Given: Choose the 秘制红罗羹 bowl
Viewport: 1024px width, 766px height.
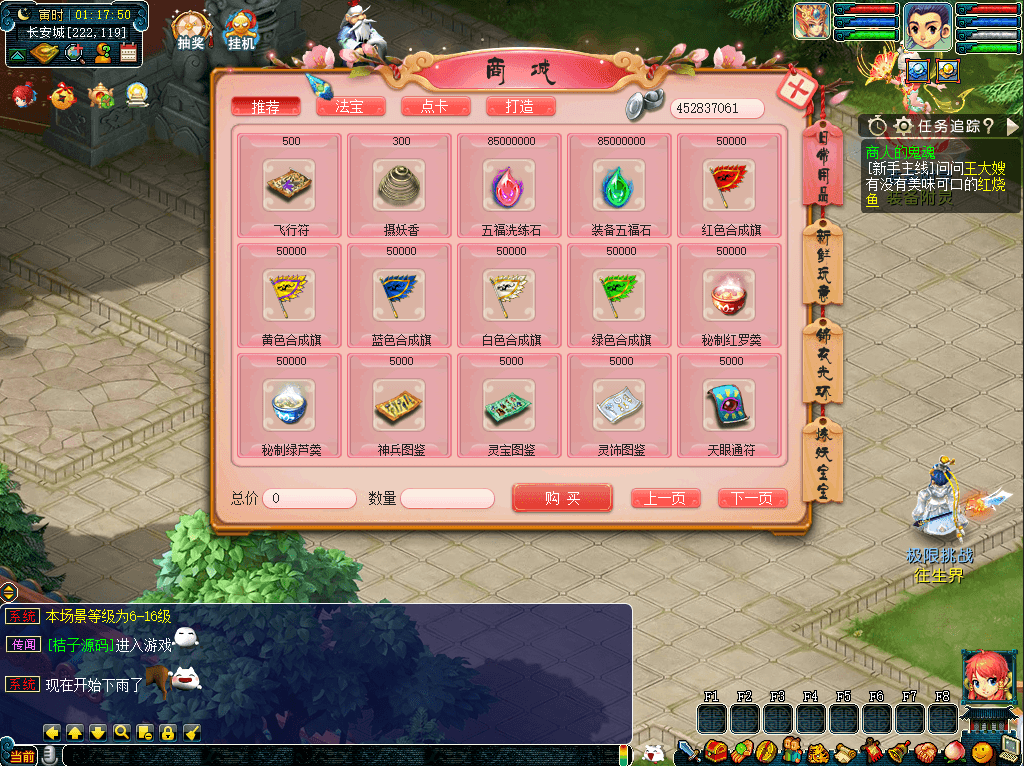Looking at the screenshot, I should point(730,296).
